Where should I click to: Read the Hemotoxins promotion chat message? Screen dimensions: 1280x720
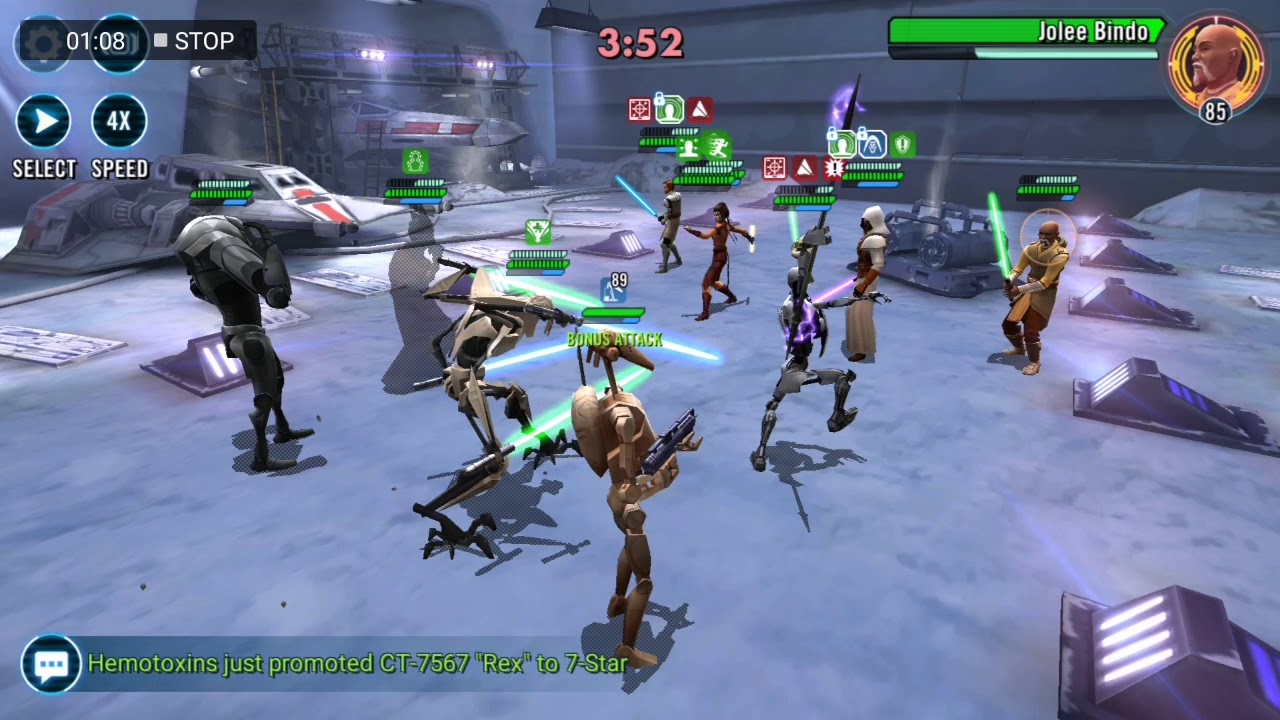point(357,663)
